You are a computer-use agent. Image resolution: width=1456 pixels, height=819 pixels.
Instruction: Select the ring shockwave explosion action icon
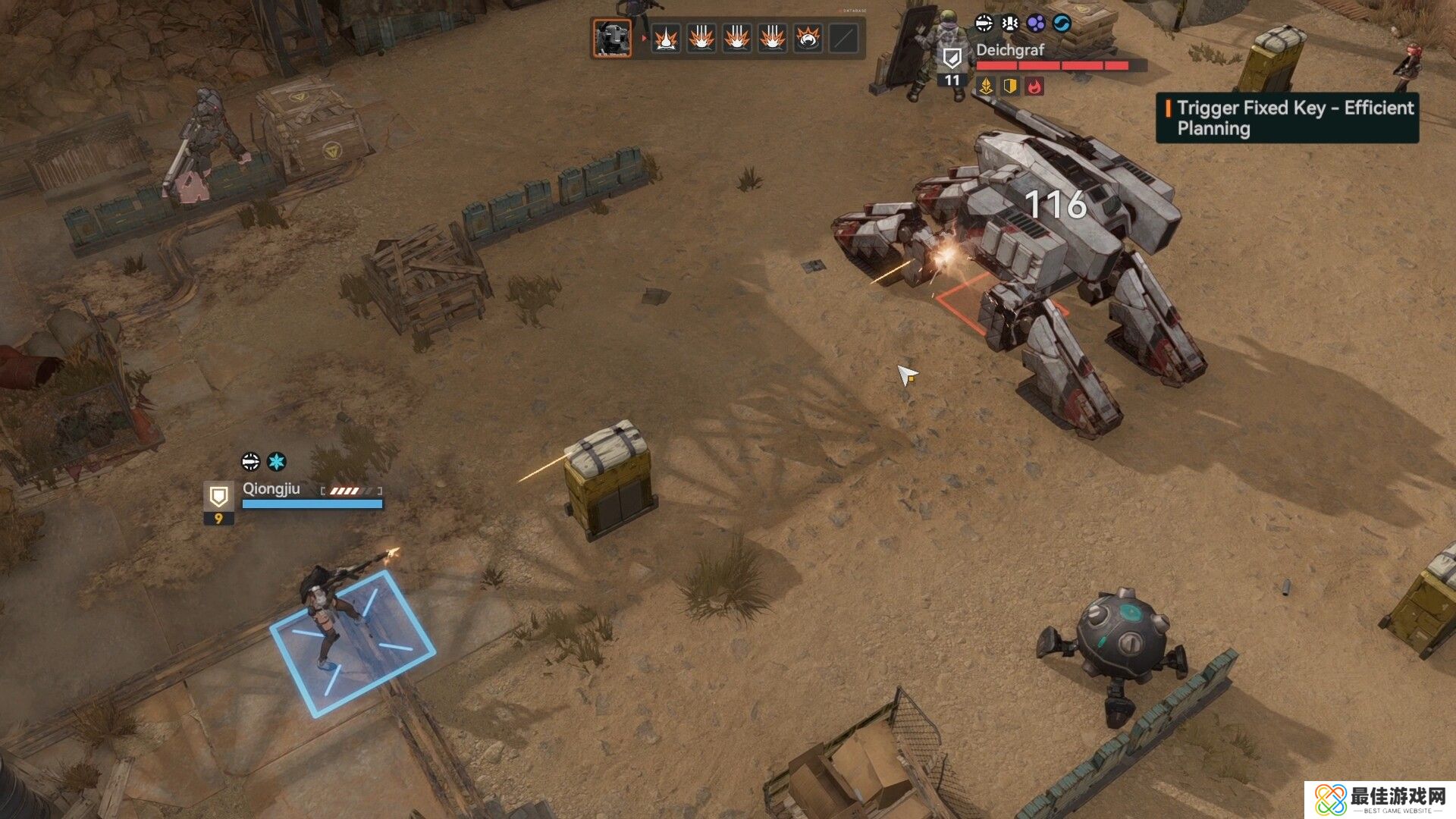click(x=808, y=38)
